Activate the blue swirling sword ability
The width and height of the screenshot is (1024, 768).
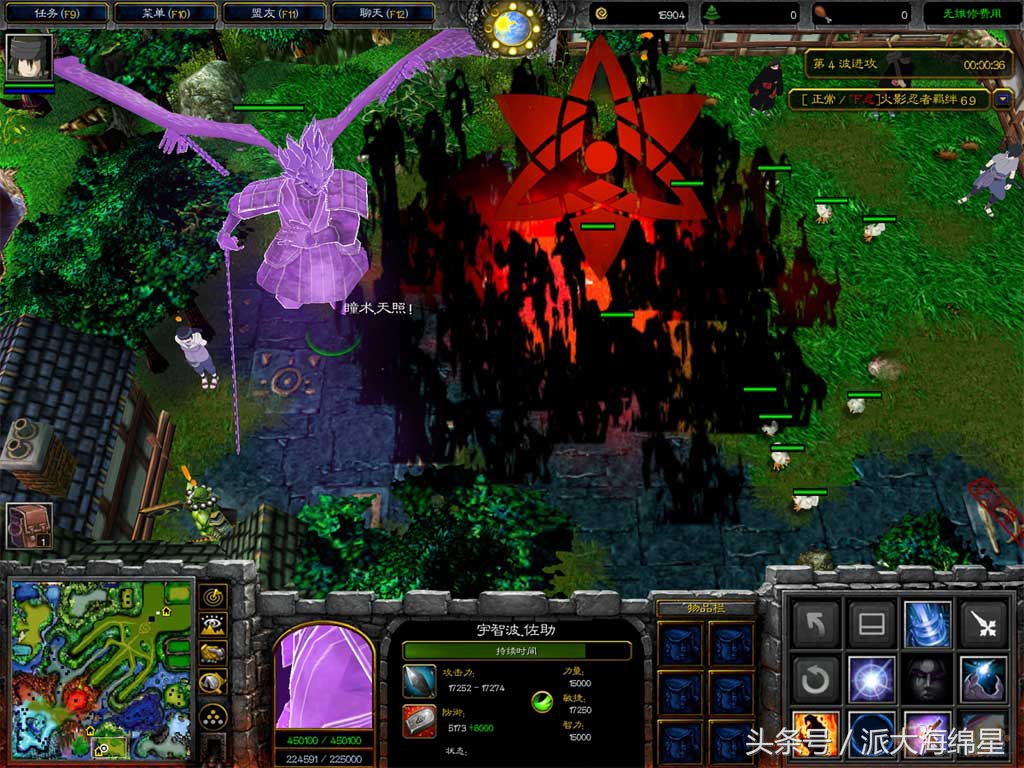pyautogui.click(x=927, y=625)
